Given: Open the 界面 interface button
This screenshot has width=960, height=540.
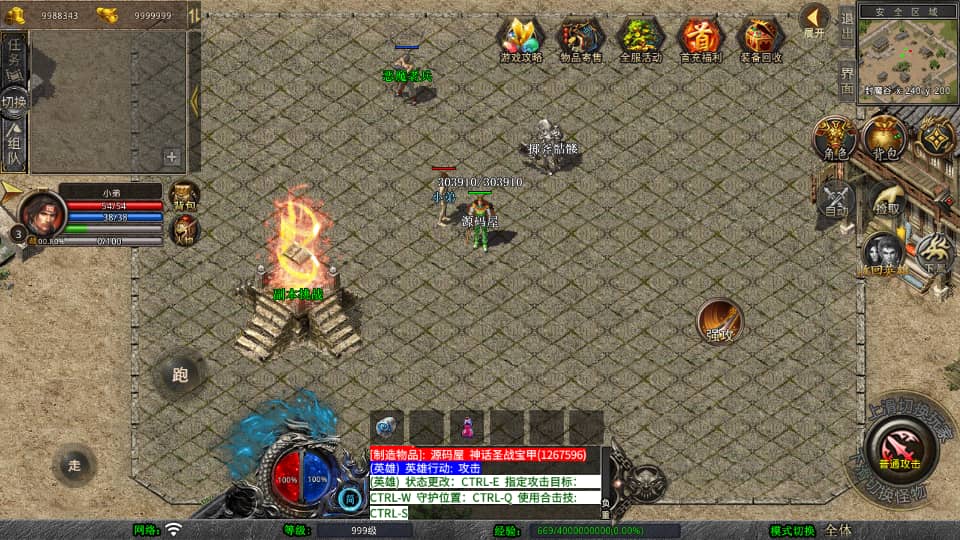Looking at the screenshot, I should pyautogui.click(x=846, y=80).
